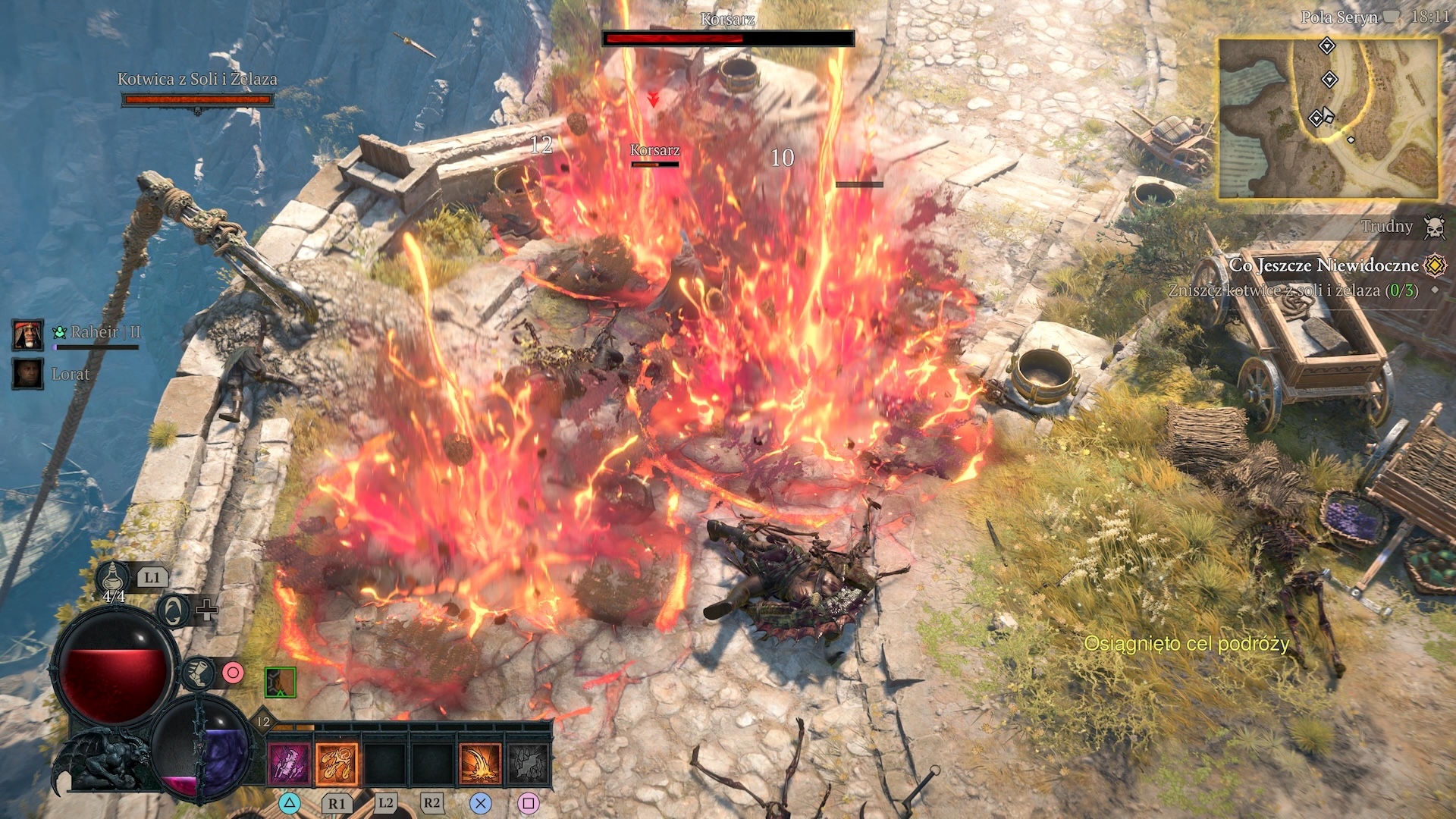Drink from the healing potion flask icon
This screenshot has width=1456, height=819.
(113, 579)
